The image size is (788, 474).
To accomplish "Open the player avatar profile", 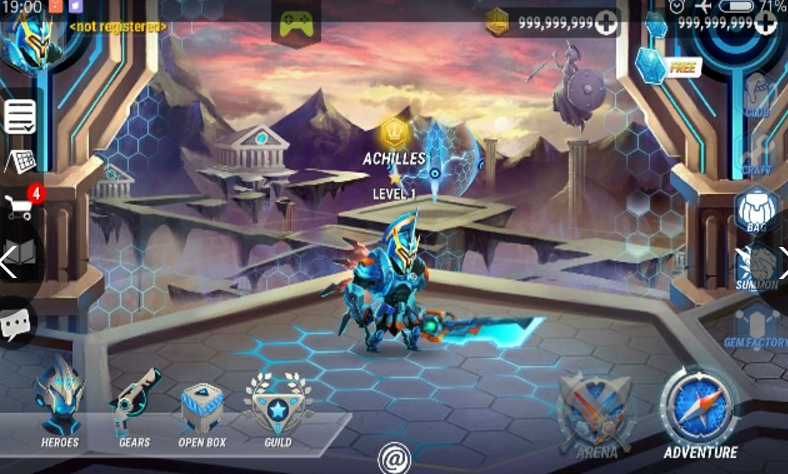I will (28, 38).
